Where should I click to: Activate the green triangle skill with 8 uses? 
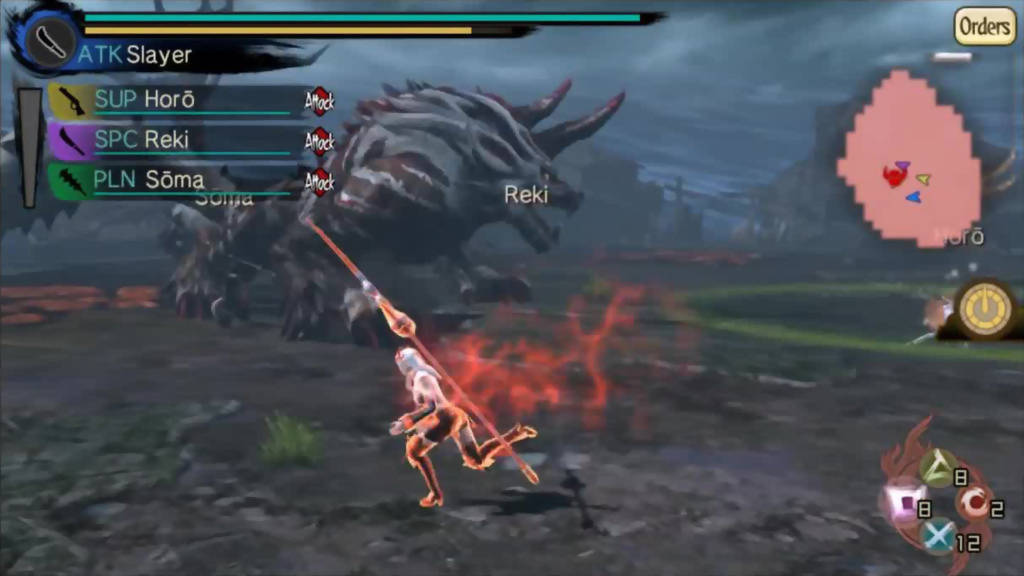[936, 467]
